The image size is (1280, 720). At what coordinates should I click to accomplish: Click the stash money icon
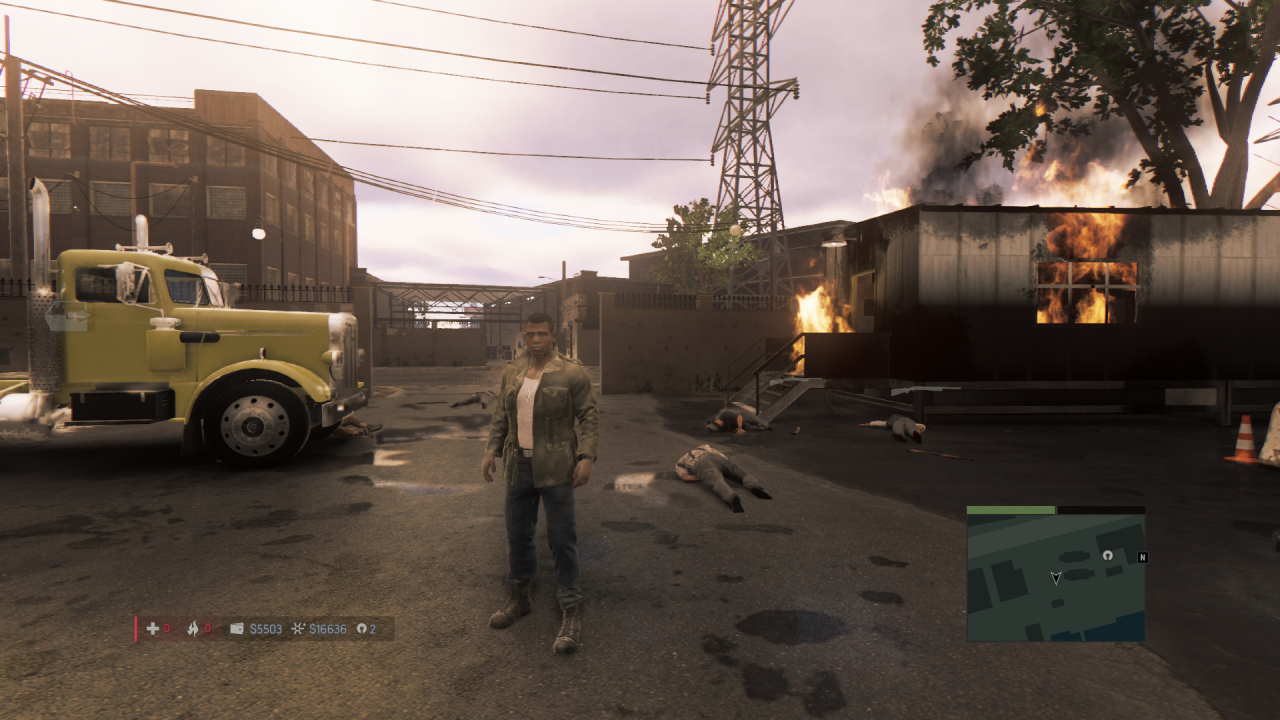coord(298,629)
